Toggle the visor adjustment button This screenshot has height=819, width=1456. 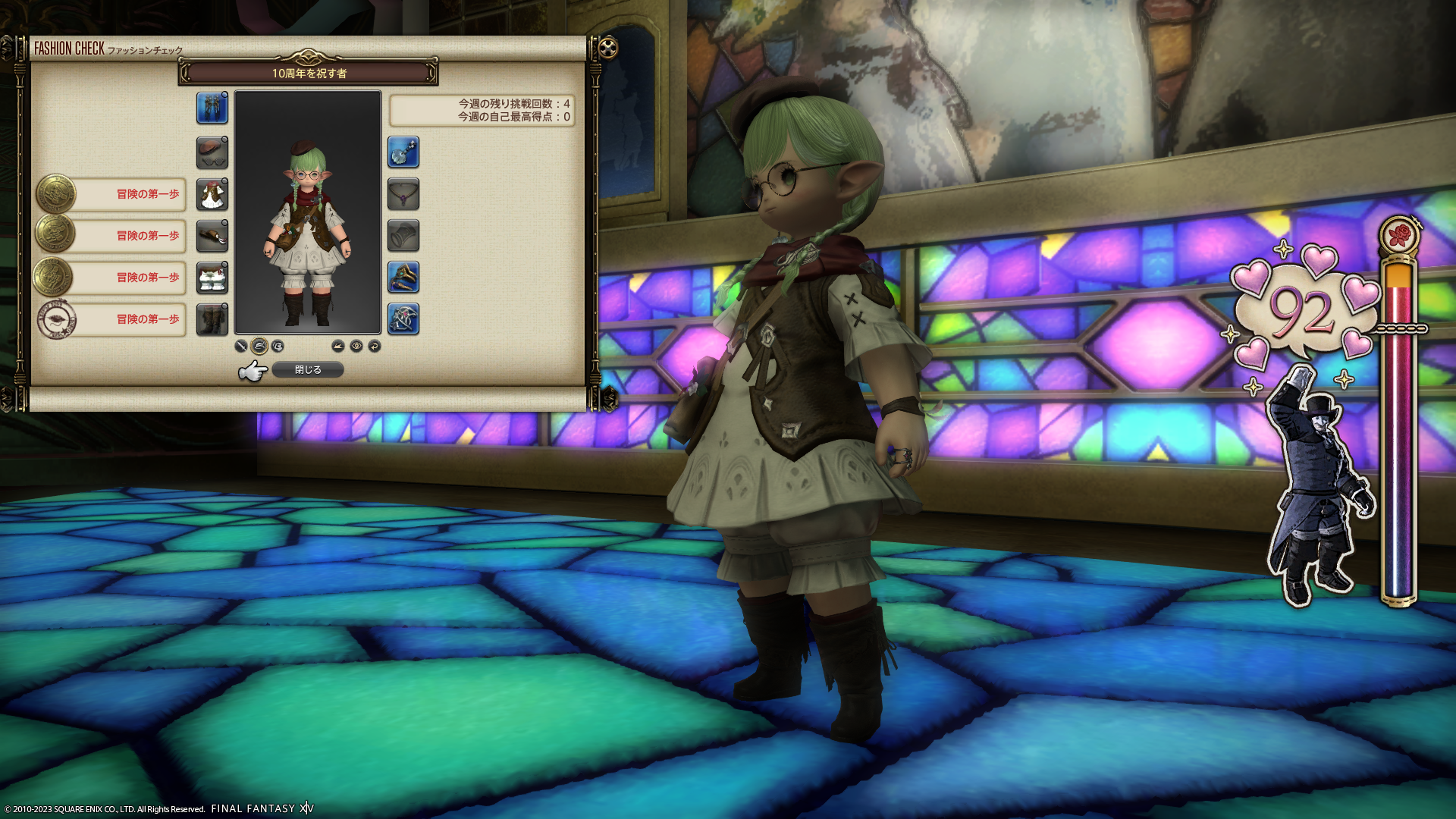pyautogui.click(x=278, y=347)
